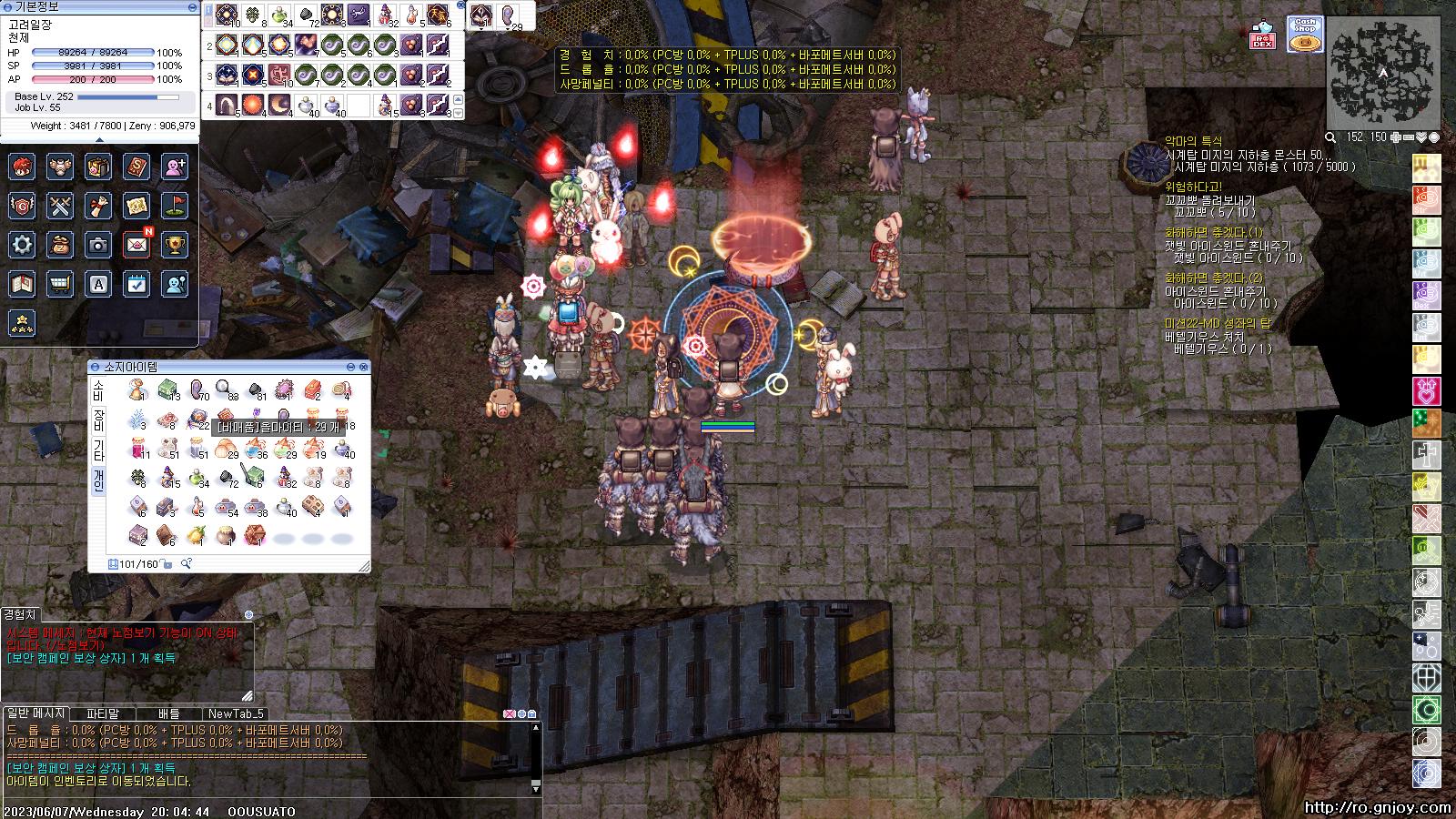Open the gold trophy achievements icon

click(x=175, y=245)
